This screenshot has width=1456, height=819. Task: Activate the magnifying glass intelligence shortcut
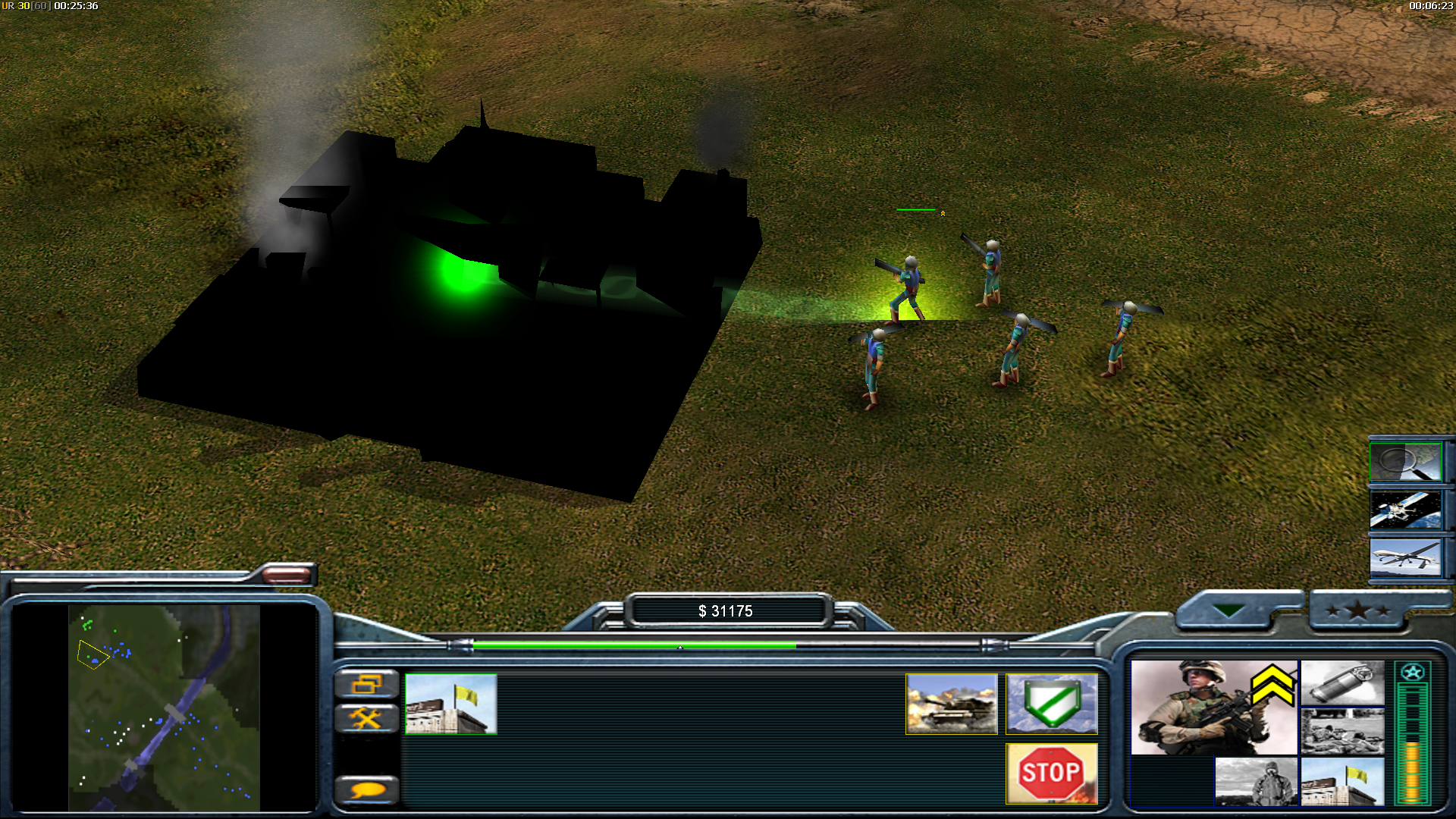[x=1406, y=462]
